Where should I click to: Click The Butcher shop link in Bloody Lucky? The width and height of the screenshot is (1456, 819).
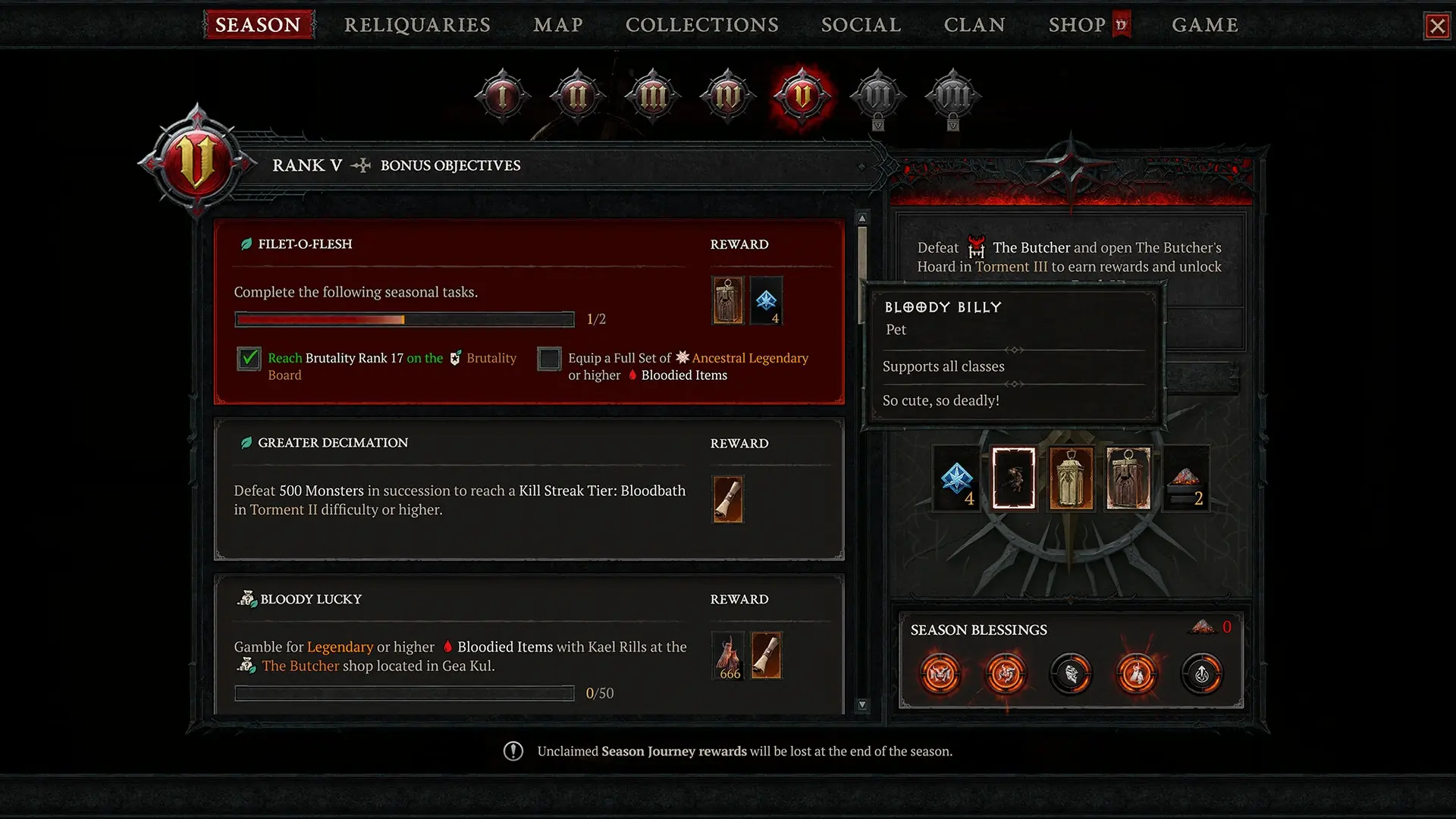(x=300, y=666)
